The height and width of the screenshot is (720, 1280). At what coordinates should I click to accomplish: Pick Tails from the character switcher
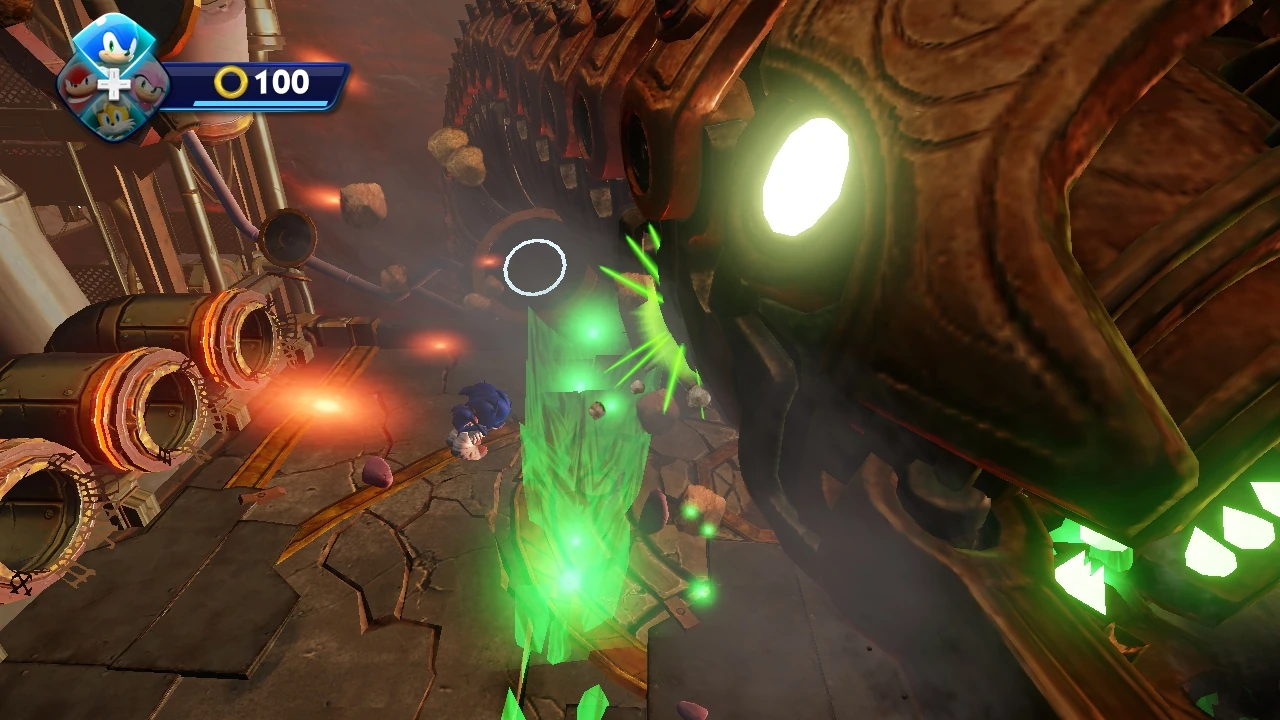[113, 119]
